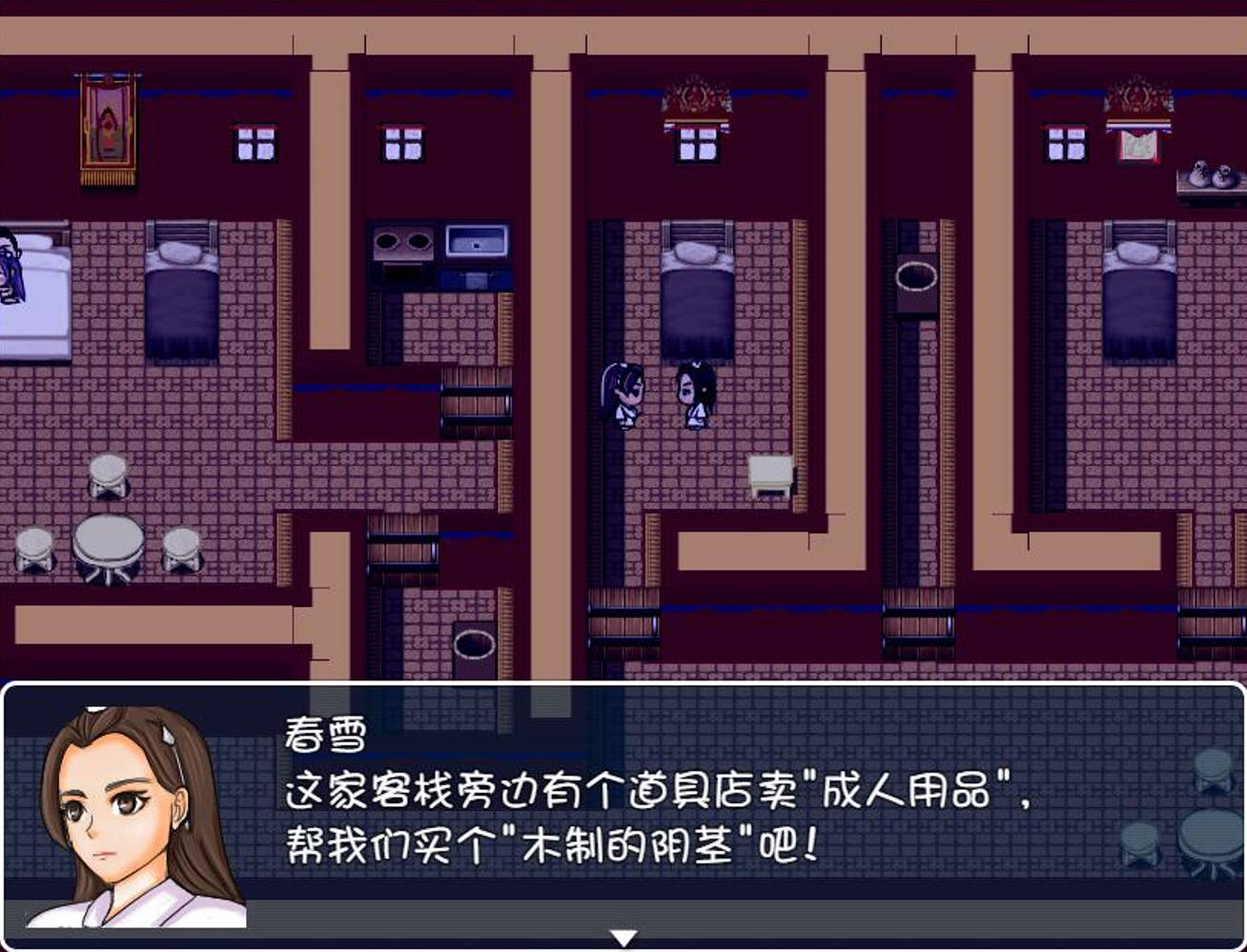The height and width of the screenshot is (952, 1247).
Task: Click the window in the left bedroom wall
Action: (x=256, y=143)
